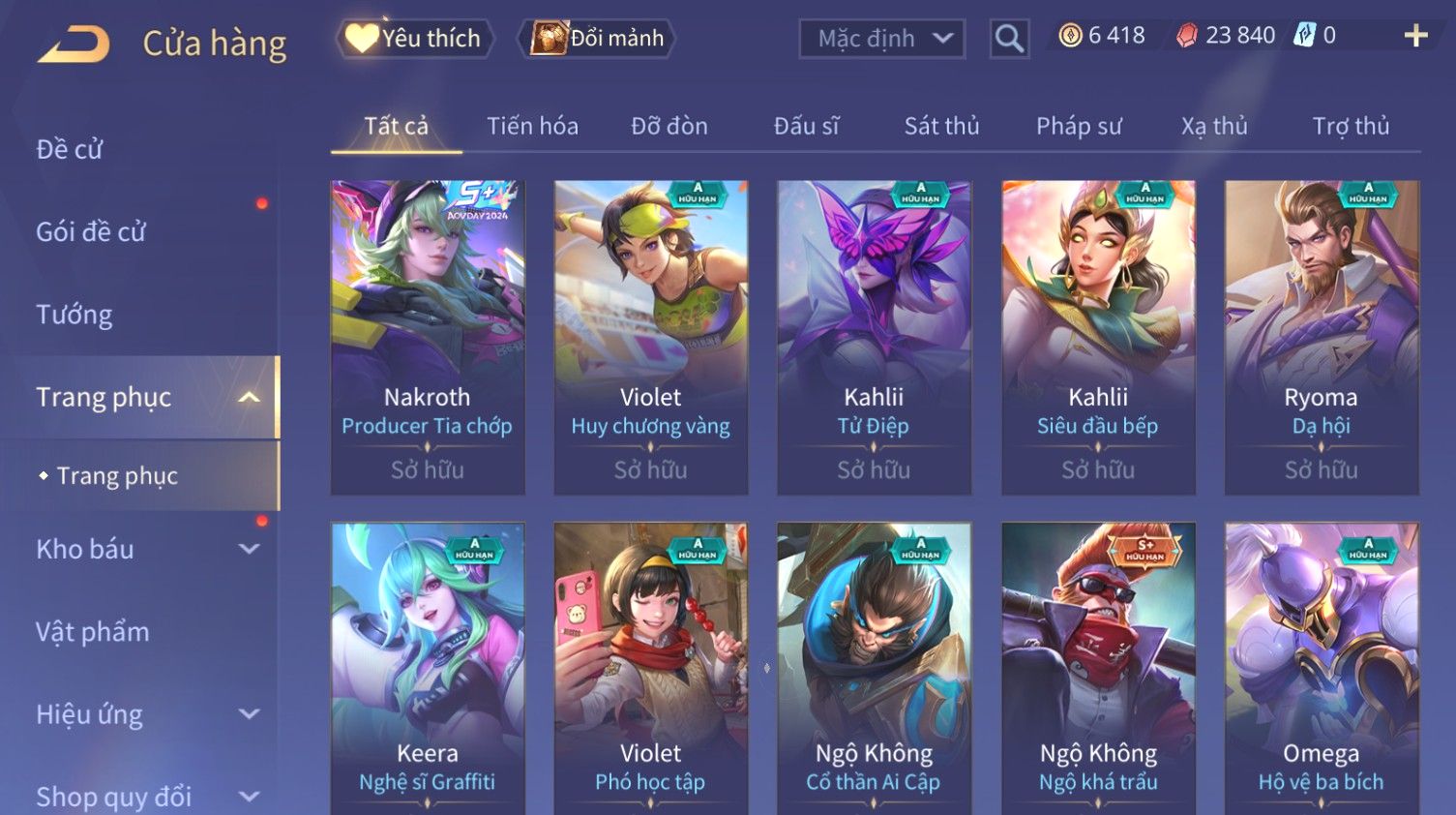Expand the Mặc định sort dropdown
The image size is (1456, 815).
881,39
